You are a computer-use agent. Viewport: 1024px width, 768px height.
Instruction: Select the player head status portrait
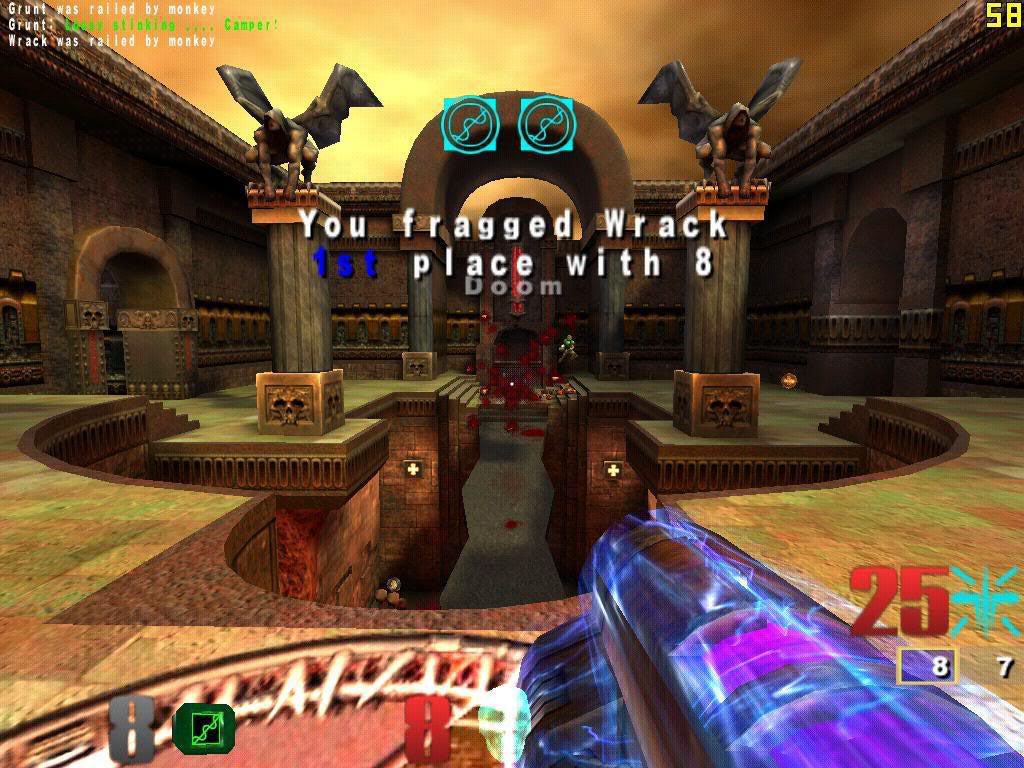pos(502,722)
